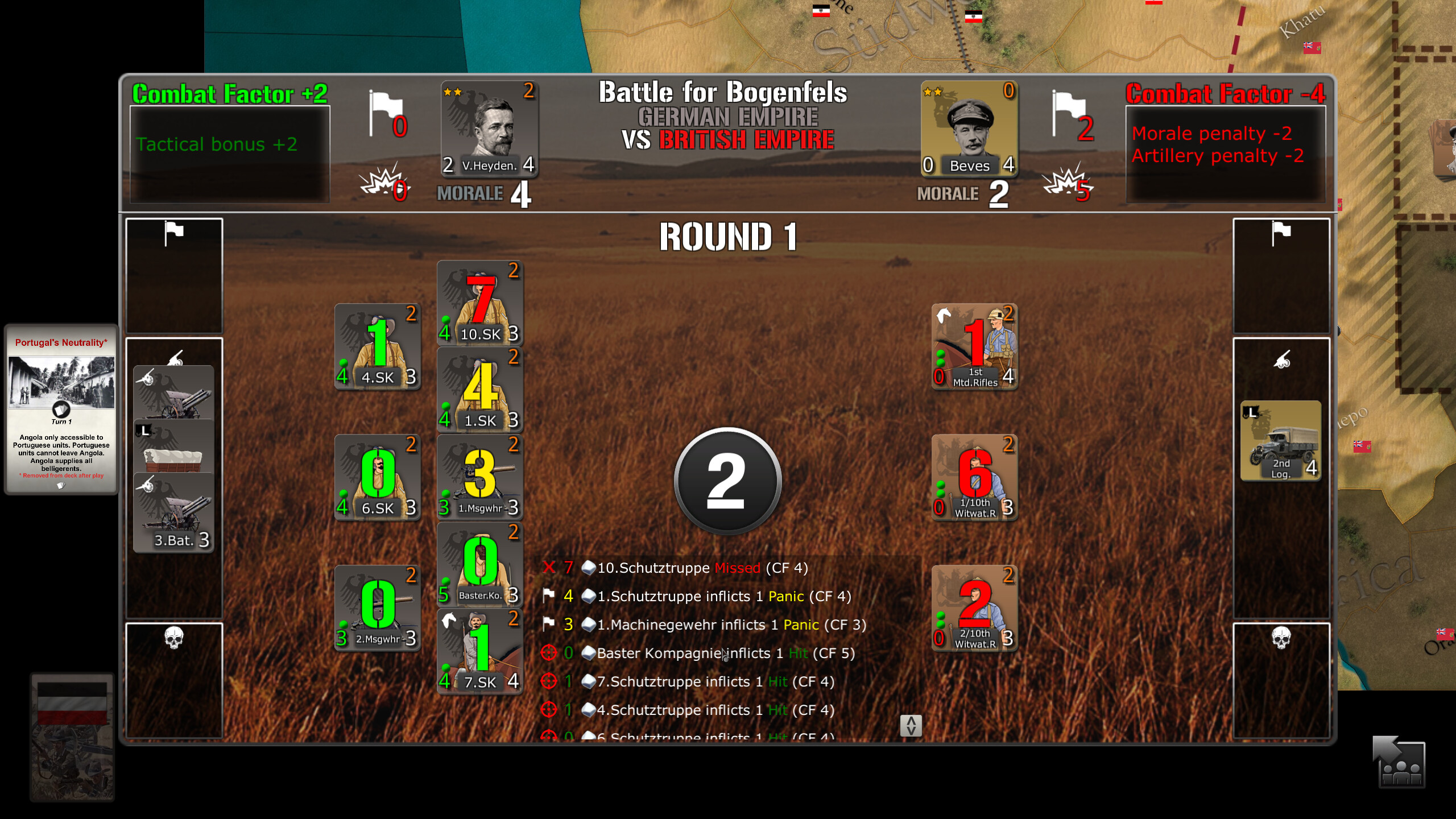The height and width of the screenshot is (819, 1456).
Task: Select the 10.SK Schutztruppe unit card
Action: pos(479,303)
